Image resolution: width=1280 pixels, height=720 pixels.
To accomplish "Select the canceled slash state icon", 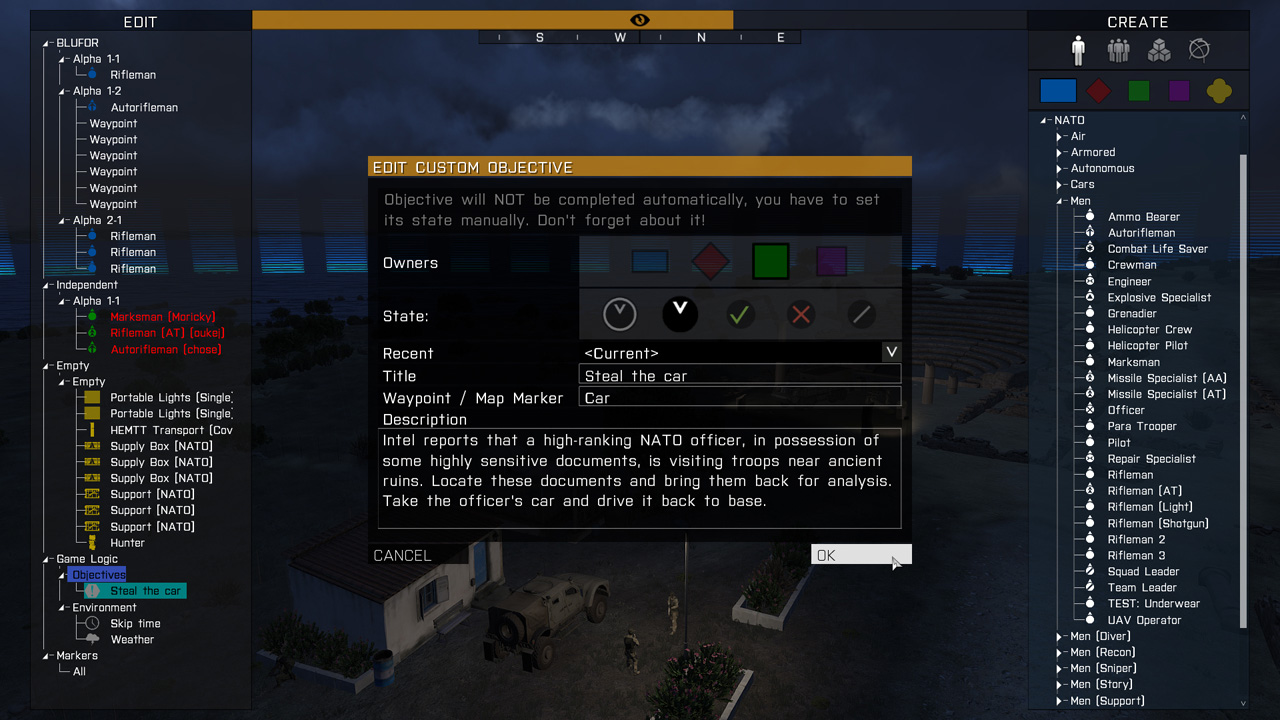I will 860,314.
